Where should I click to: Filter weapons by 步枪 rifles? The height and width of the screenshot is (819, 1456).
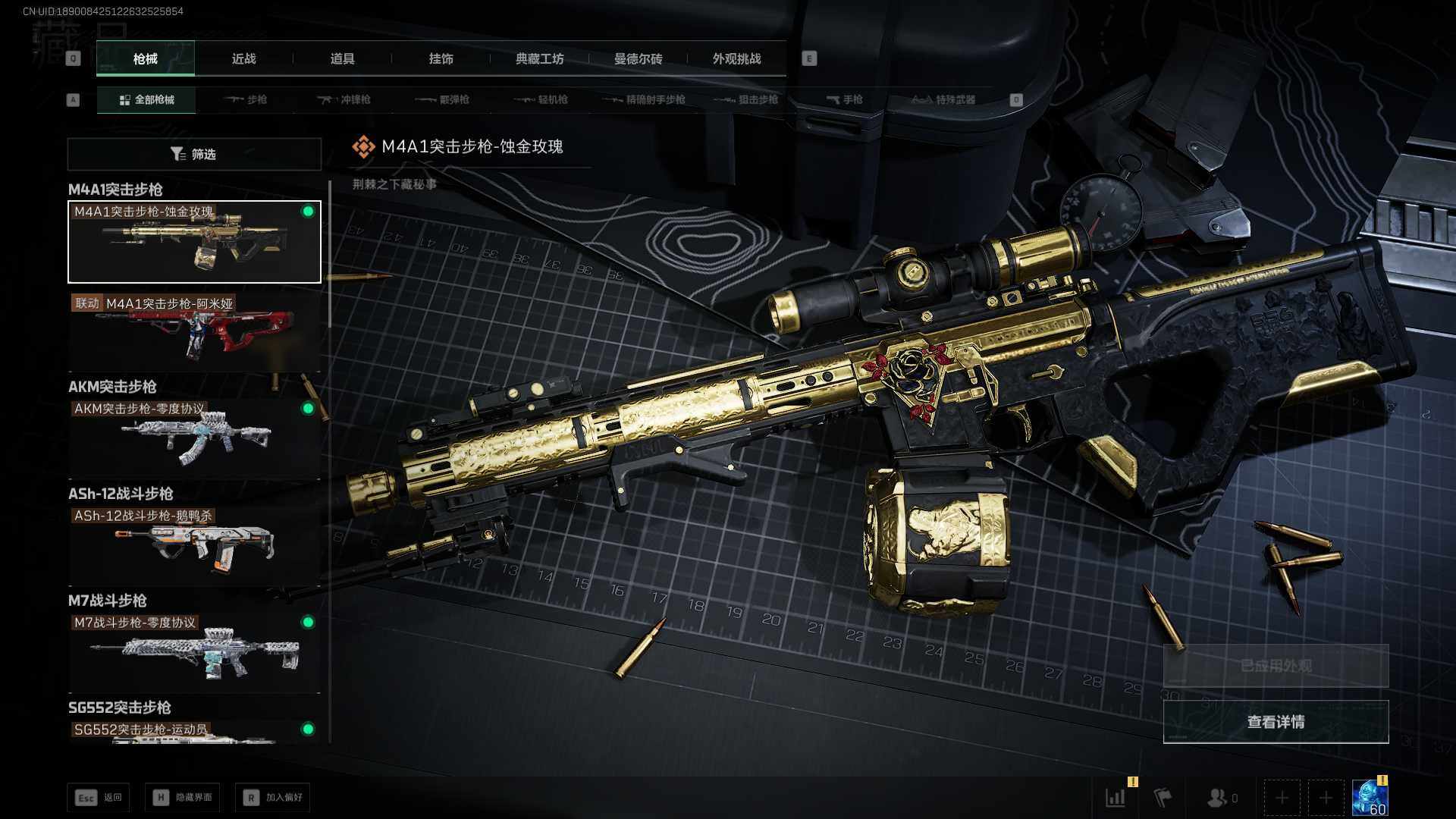[x=246, y=99]
